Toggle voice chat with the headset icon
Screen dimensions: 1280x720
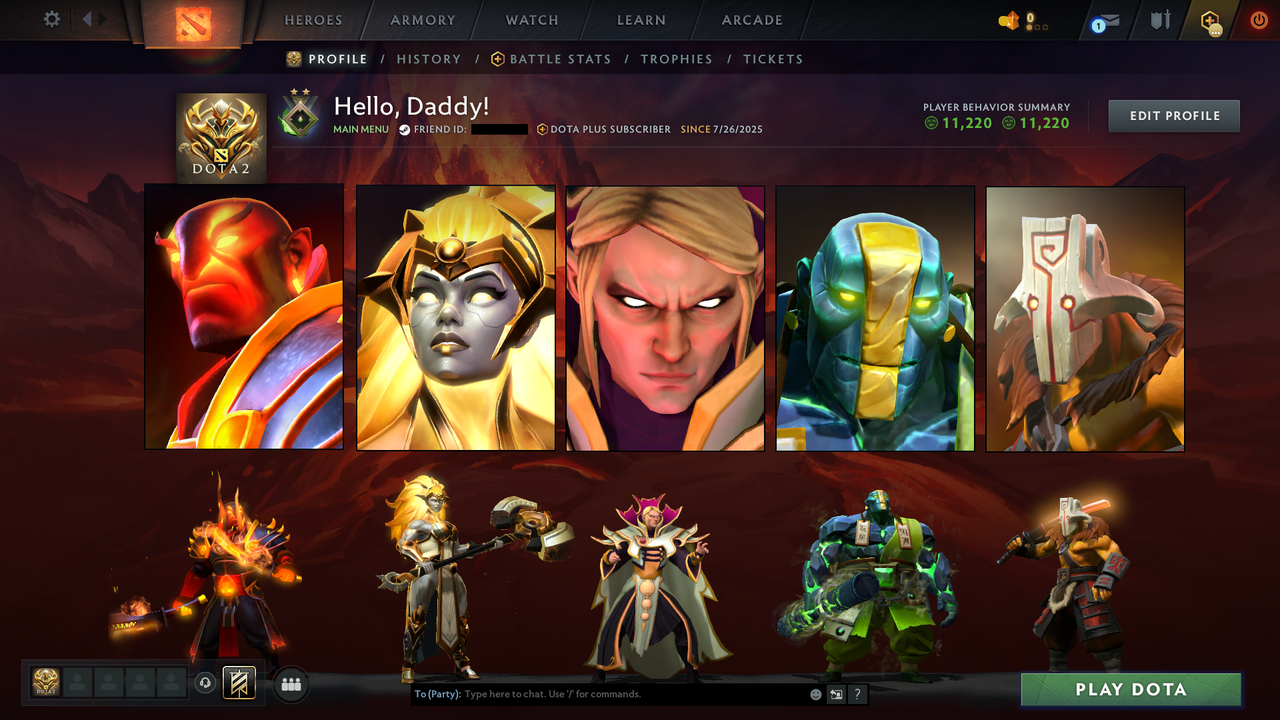pyautogui.click(x=207, y=682)
